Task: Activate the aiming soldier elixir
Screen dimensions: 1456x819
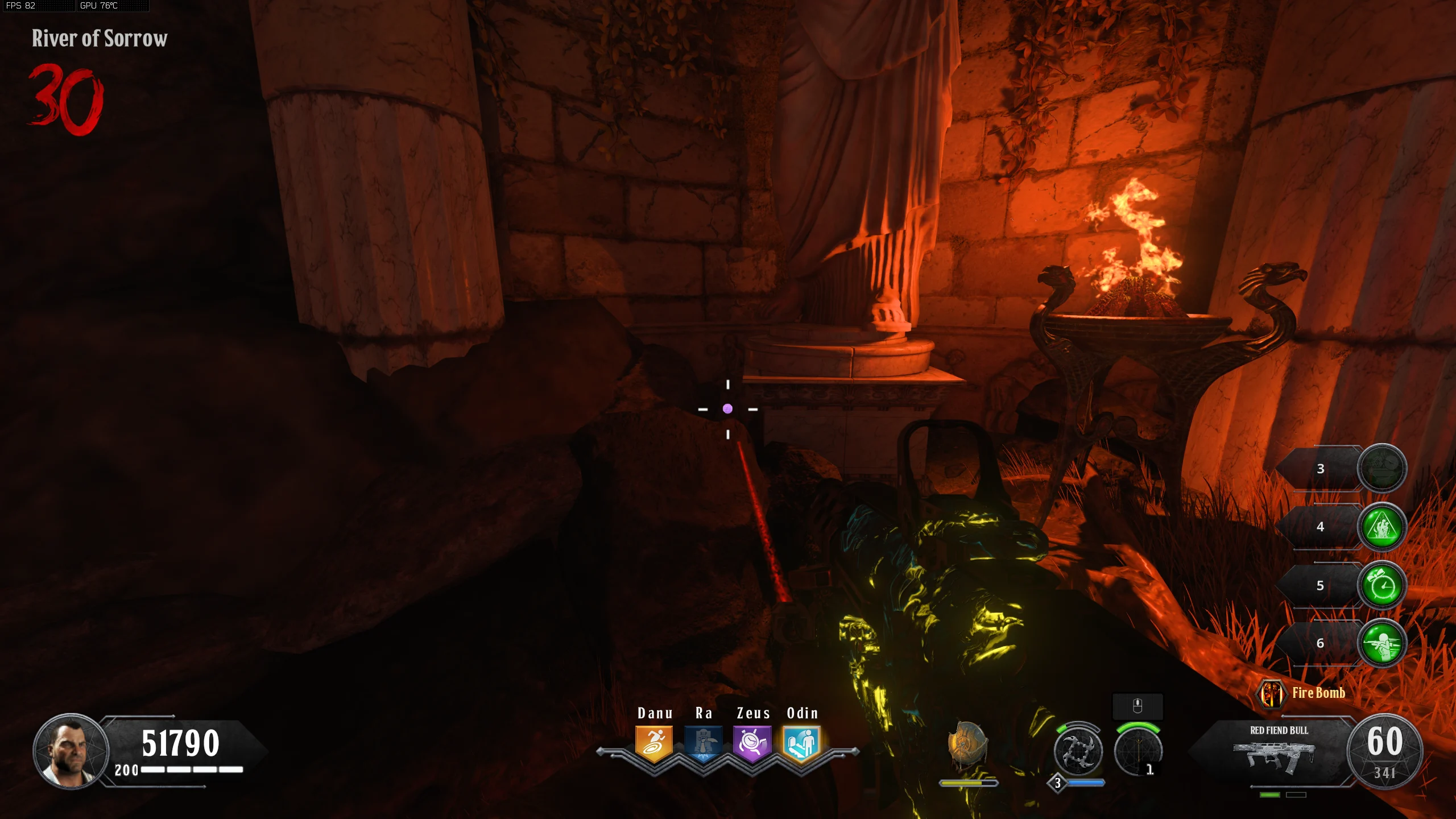Action: (1382, 643)
